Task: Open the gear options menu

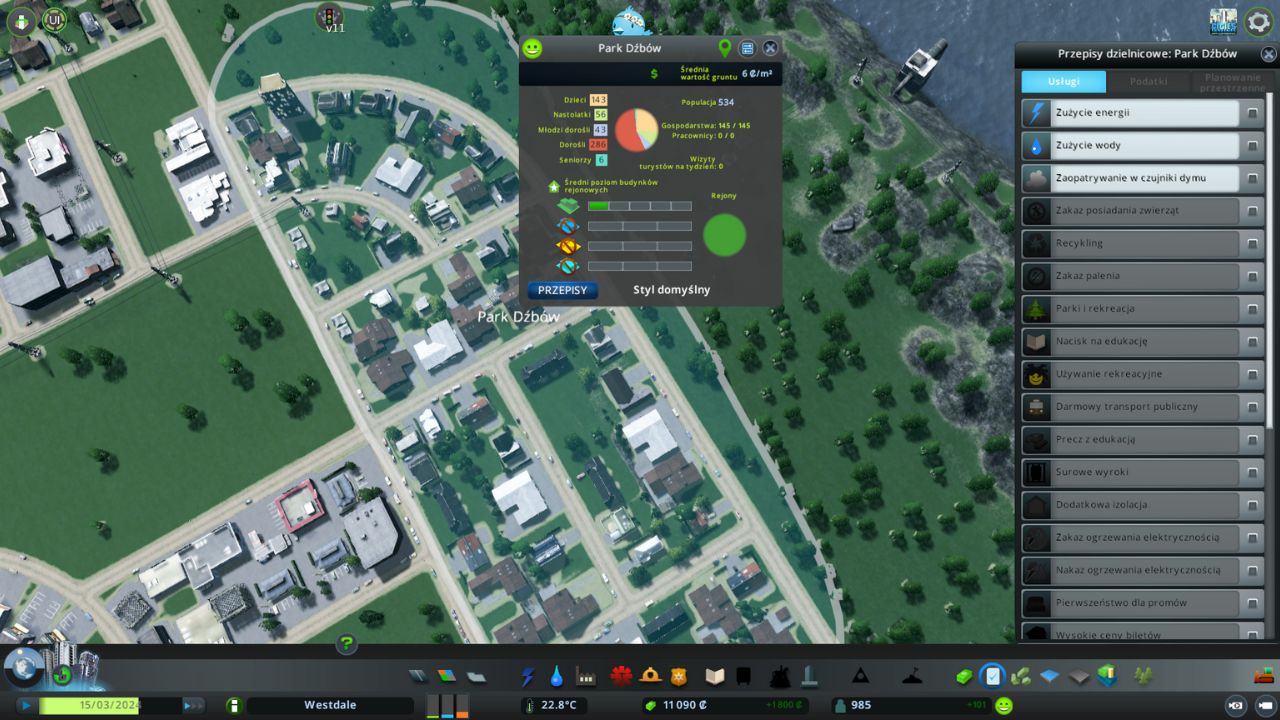Action: [x=1258, y=22]
